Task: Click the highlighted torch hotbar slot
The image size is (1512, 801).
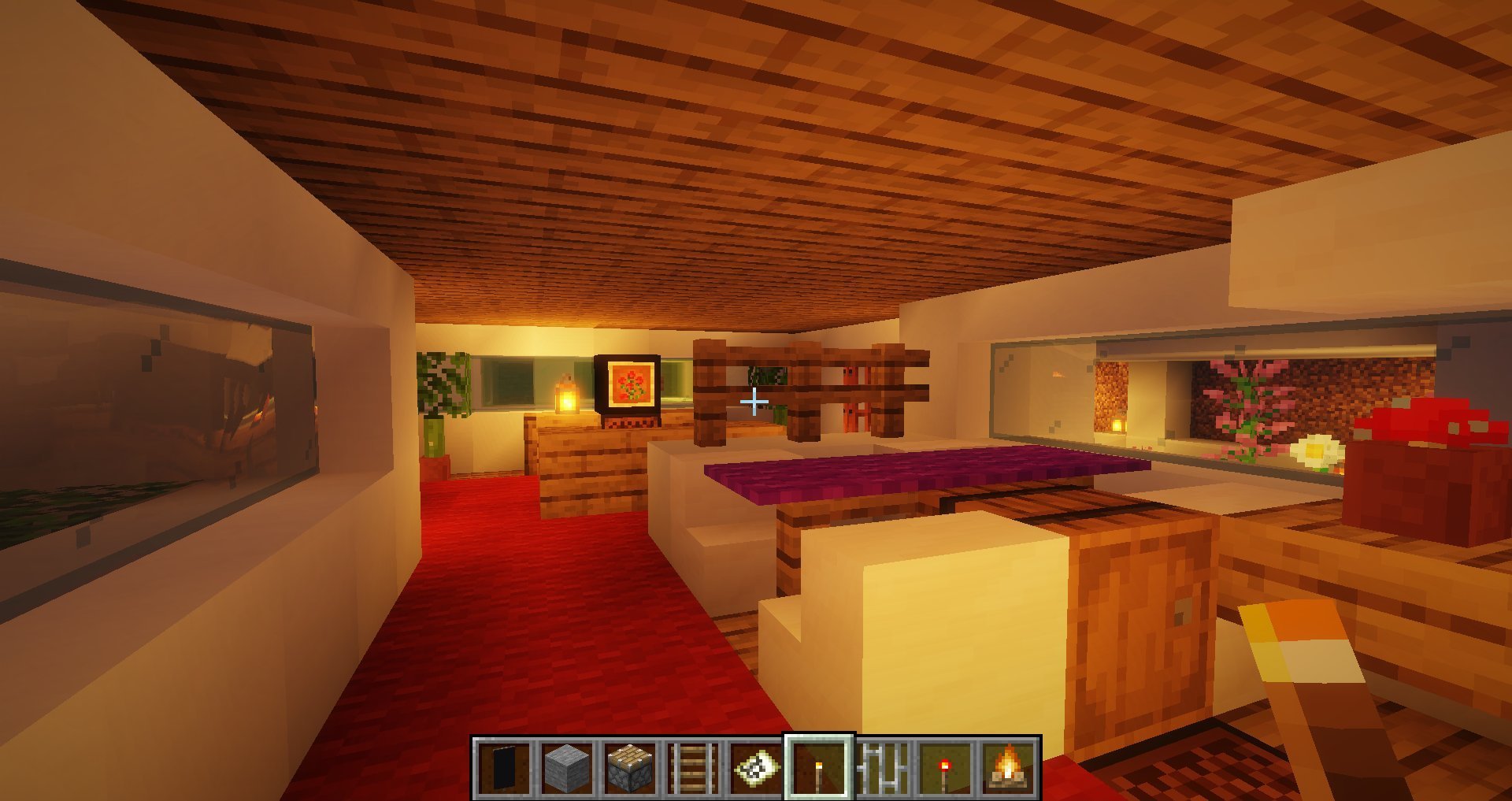Action: point(819,768)
